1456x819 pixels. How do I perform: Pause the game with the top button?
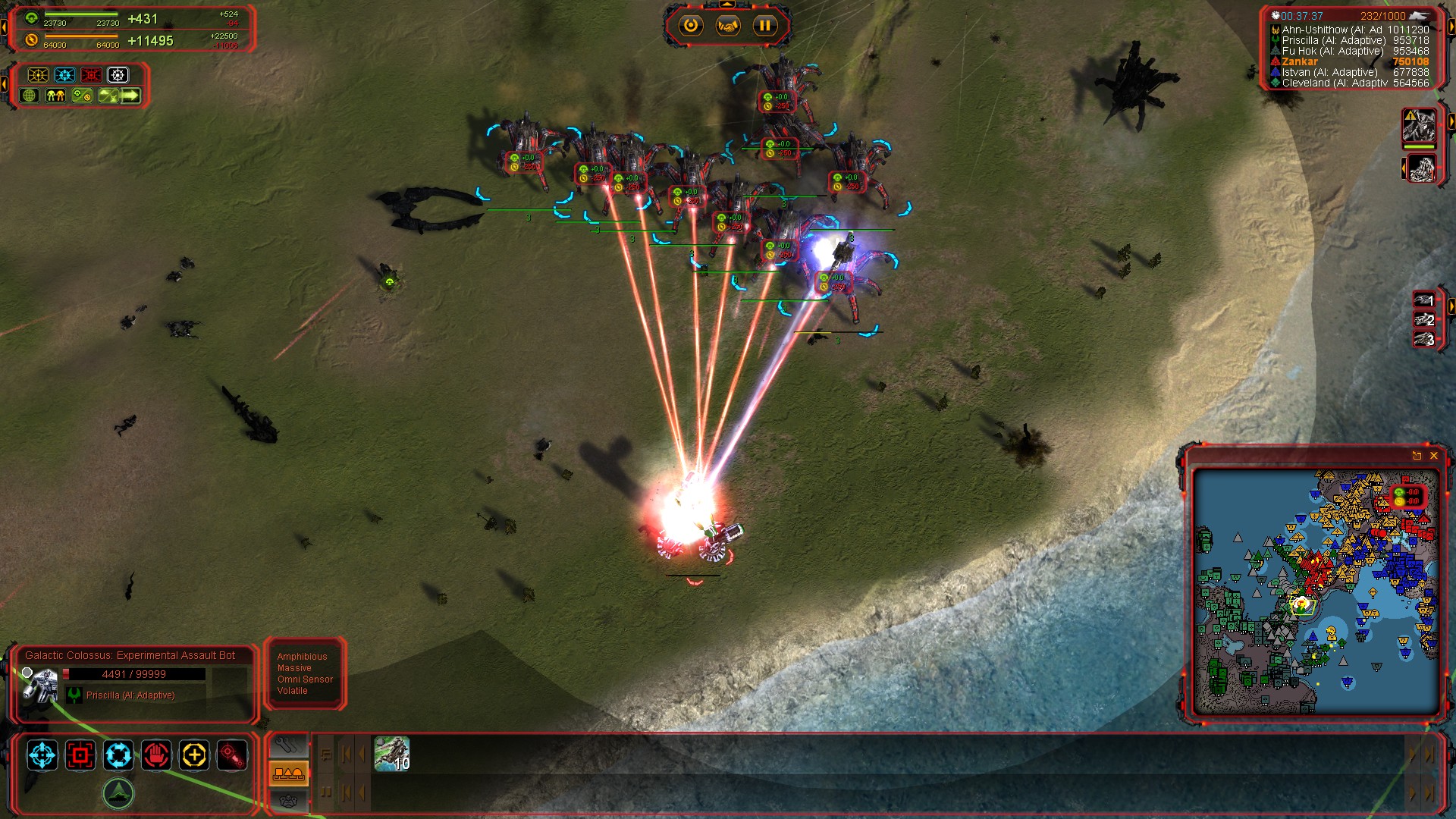(x=764, y=26)
